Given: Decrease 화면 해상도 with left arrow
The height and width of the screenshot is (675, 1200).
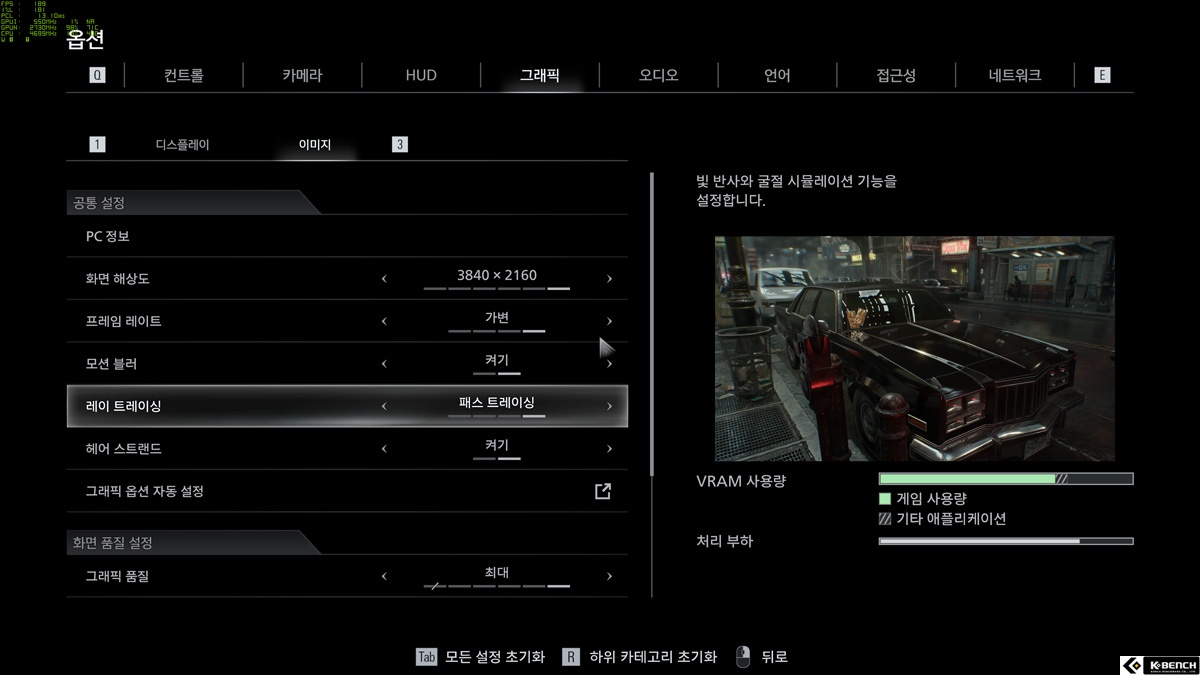Looking at the screenshot, I should 384,279.
